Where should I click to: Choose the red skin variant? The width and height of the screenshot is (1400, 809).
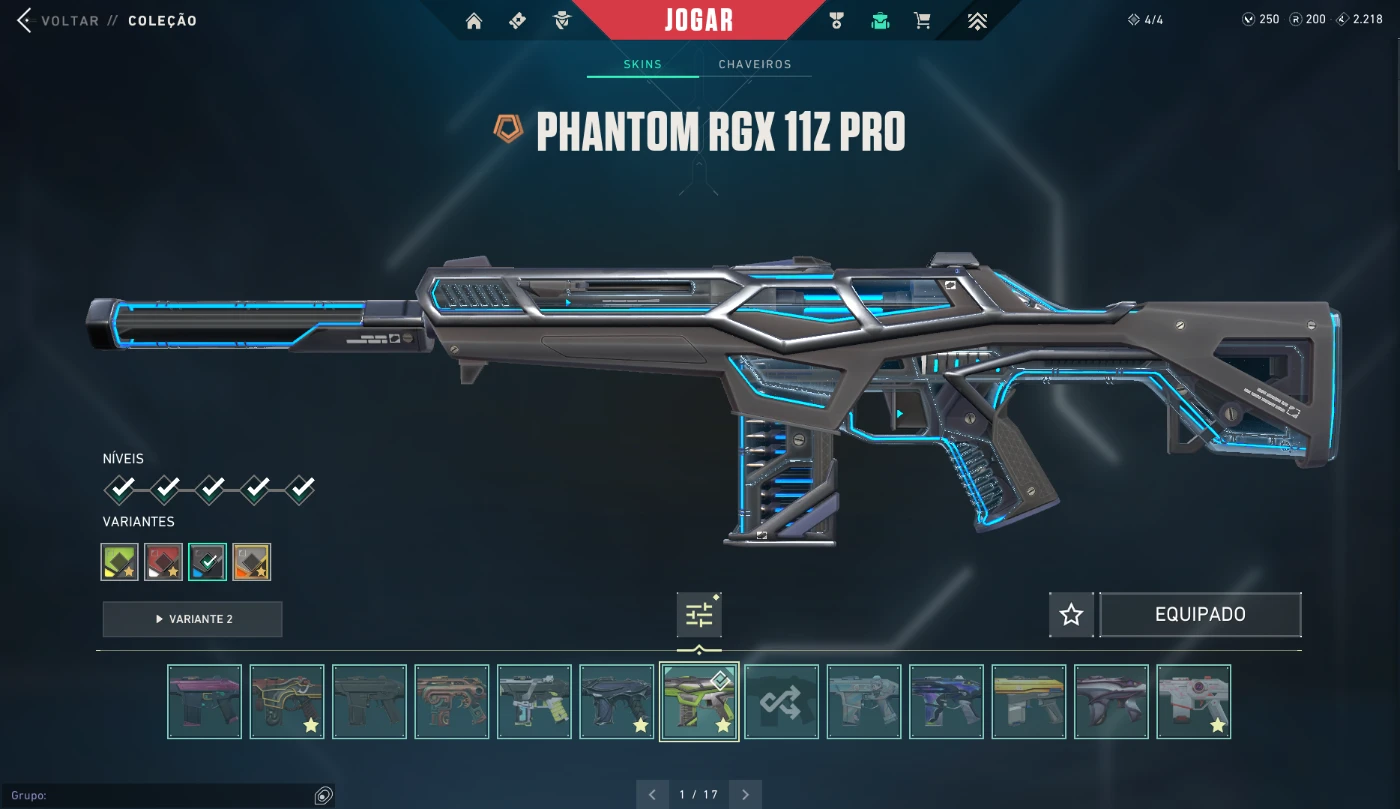pyautogui.click(x=164, y=562)
